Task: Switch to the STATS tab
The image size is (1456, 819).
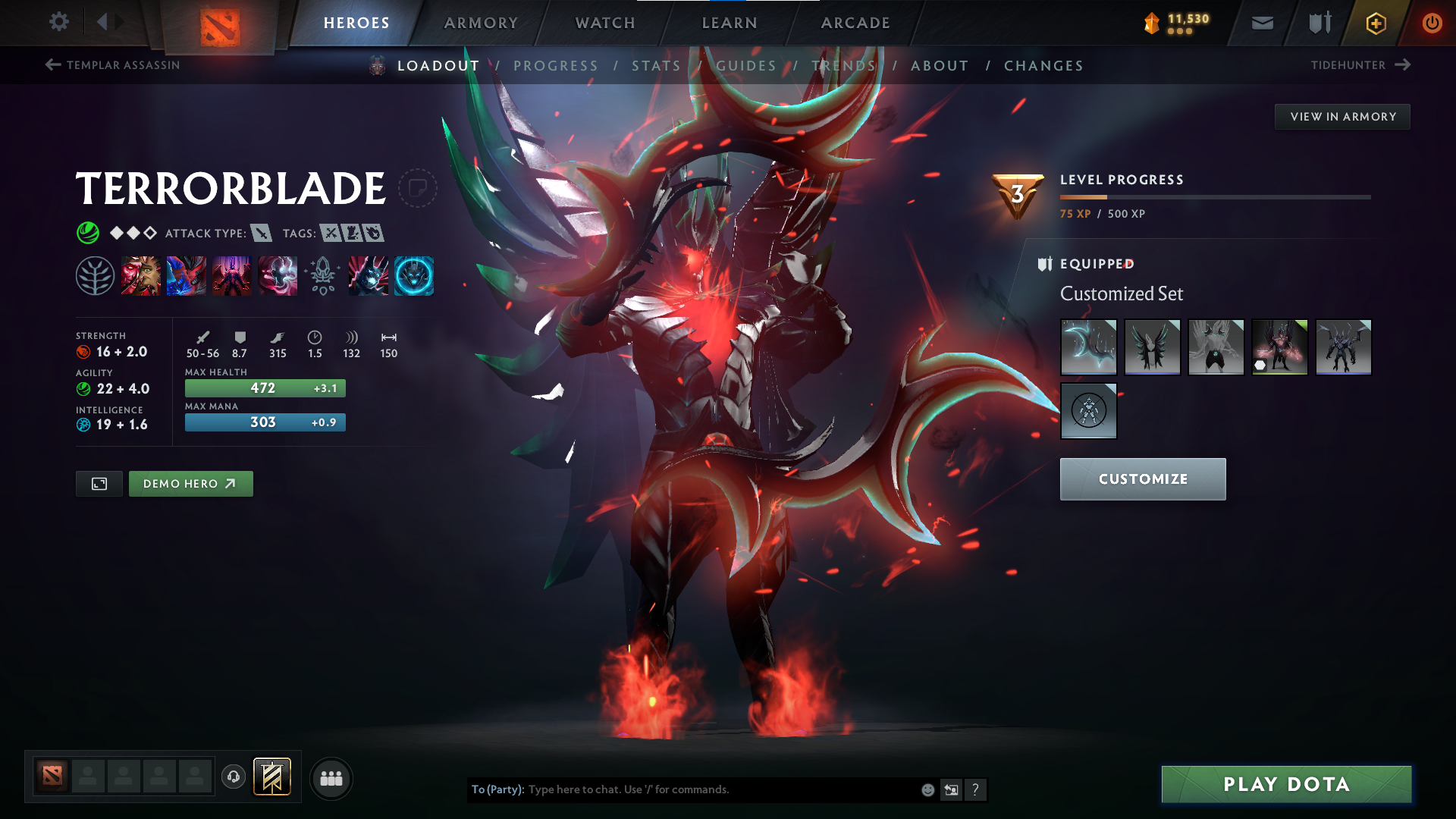Action: point(657,66)
